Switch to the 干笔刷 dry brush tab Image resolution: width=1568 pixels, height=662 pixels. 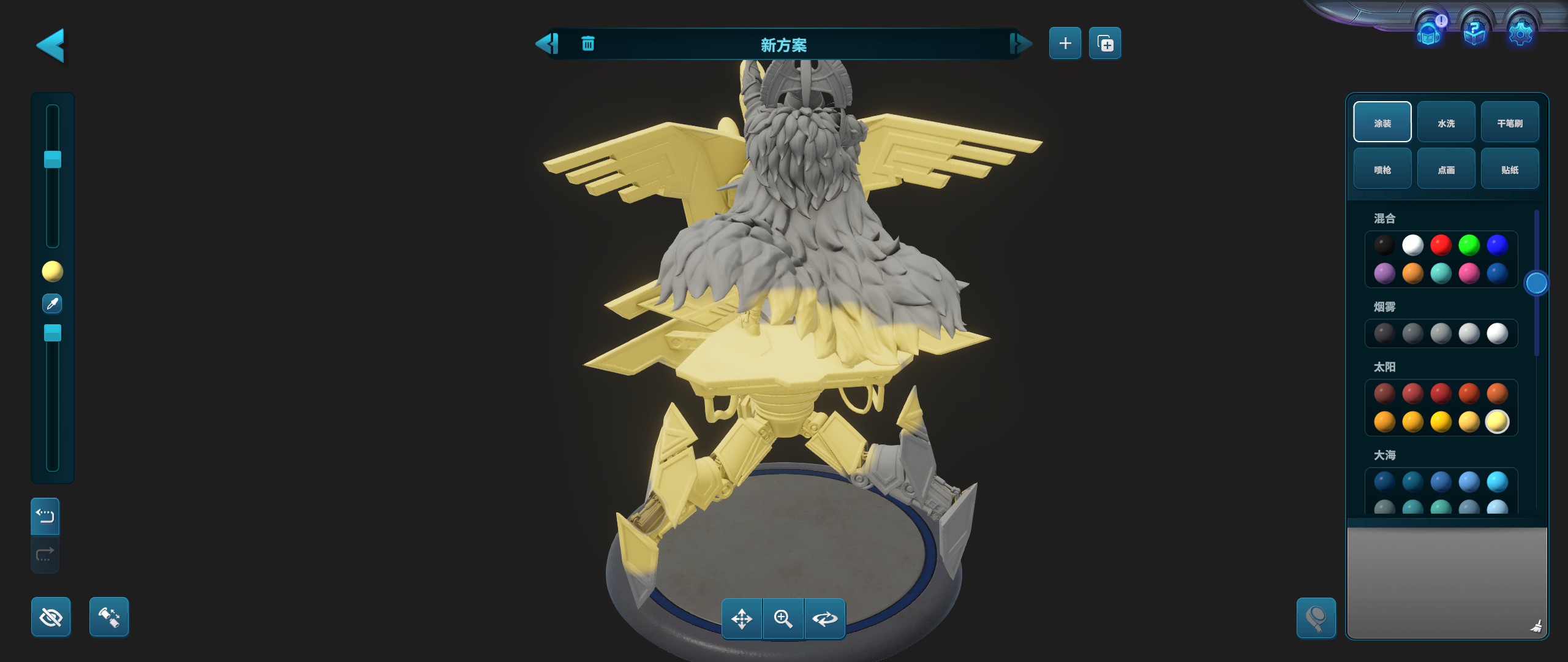coord(1510,123)
